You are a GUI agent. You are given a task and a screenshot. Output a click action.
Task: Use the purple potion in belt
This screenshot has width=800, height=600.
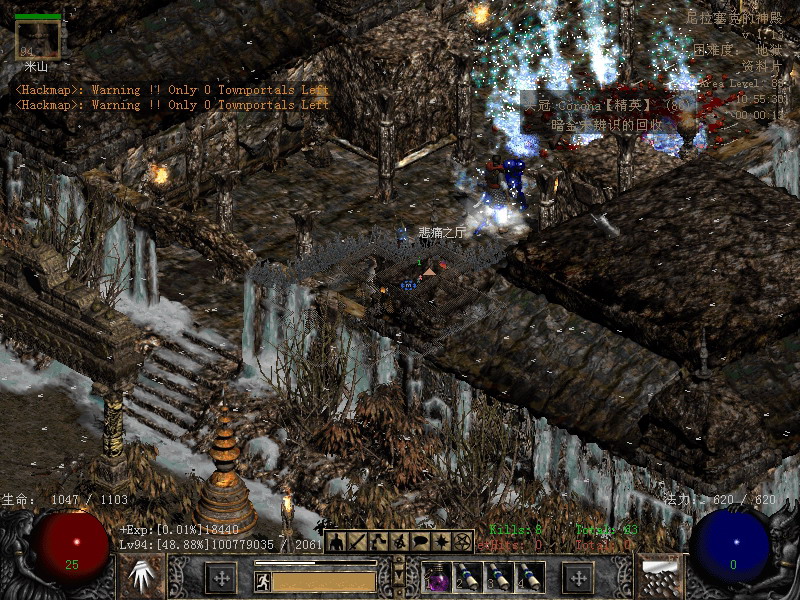pyautogui.click(x=438, y=577)
